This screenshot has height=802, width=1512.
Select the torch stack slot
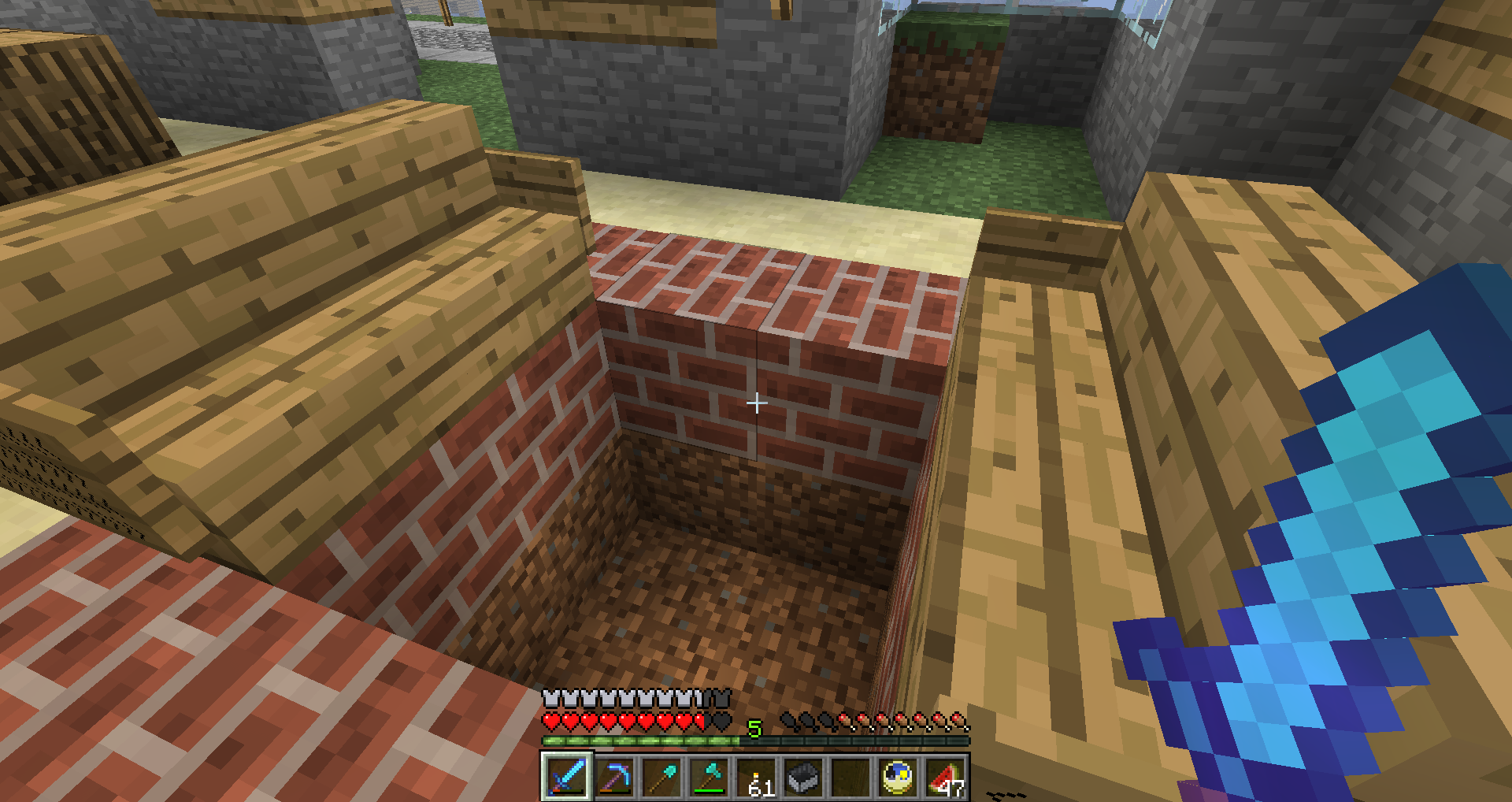[x=756, y=777]
